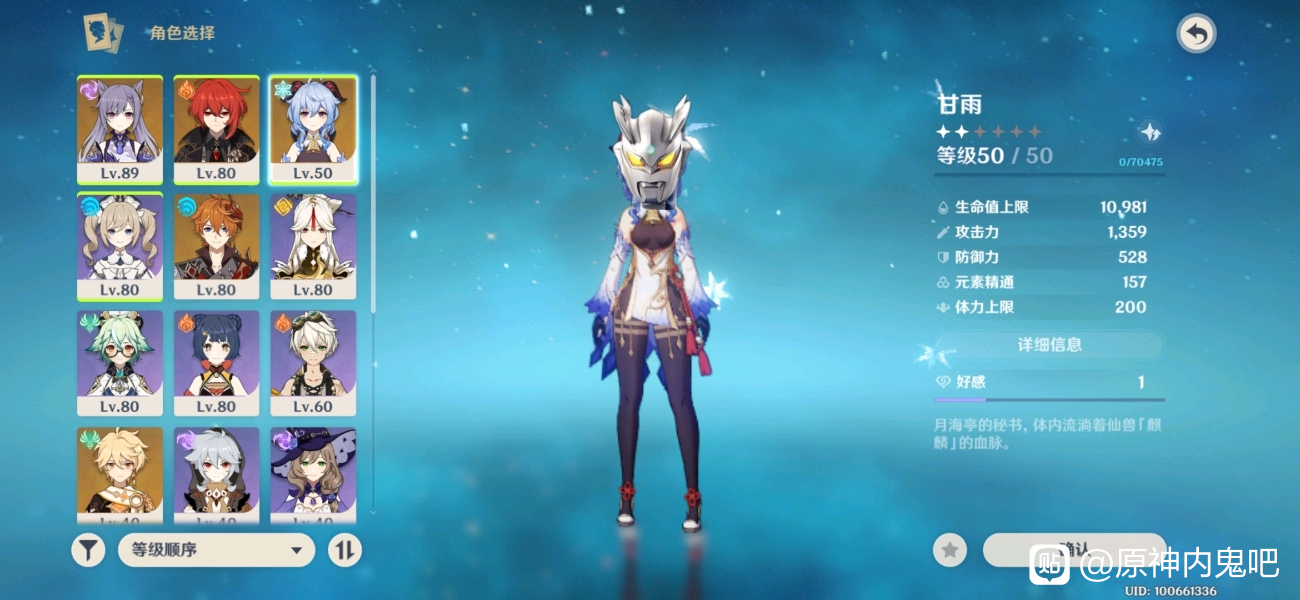Image resolution: width=1300 pixels, height=600 pixels.
Task: Select the orange-haired Tartaglia character card
Action: [x=216, y=246]
